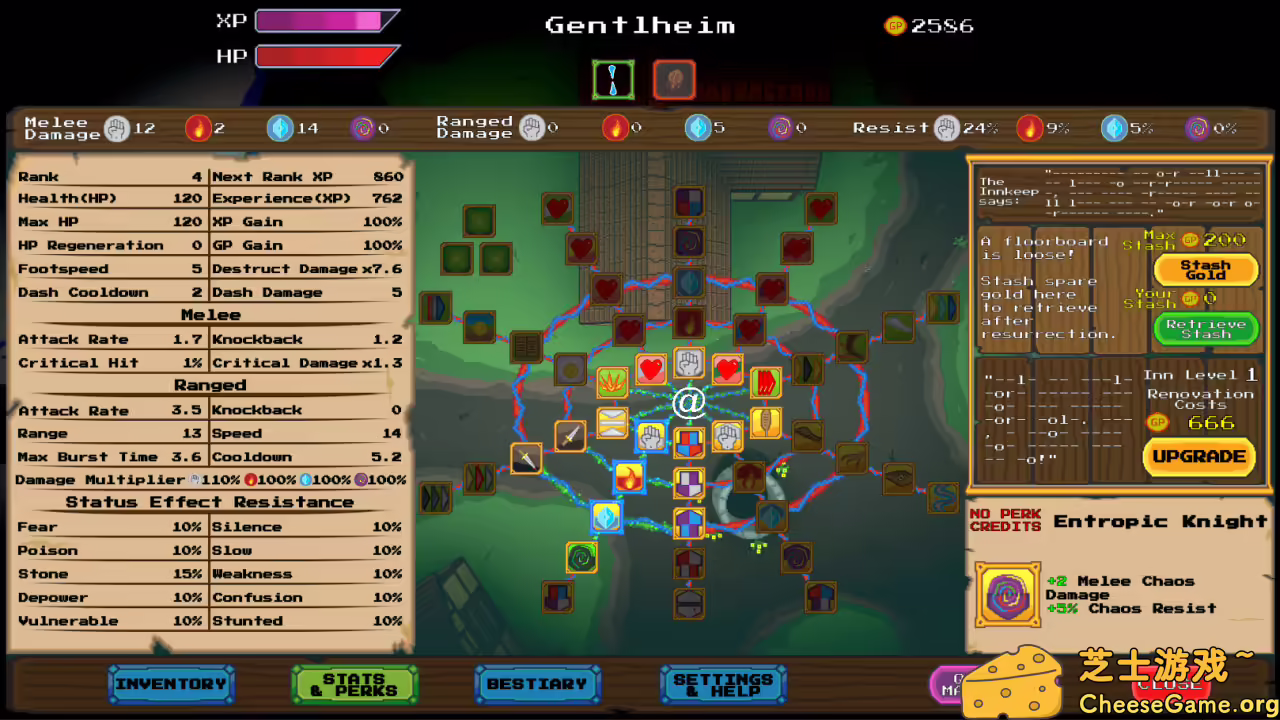
Task: Click the fist icon beside Melee Damage
Action: click(x=117, y=127)
